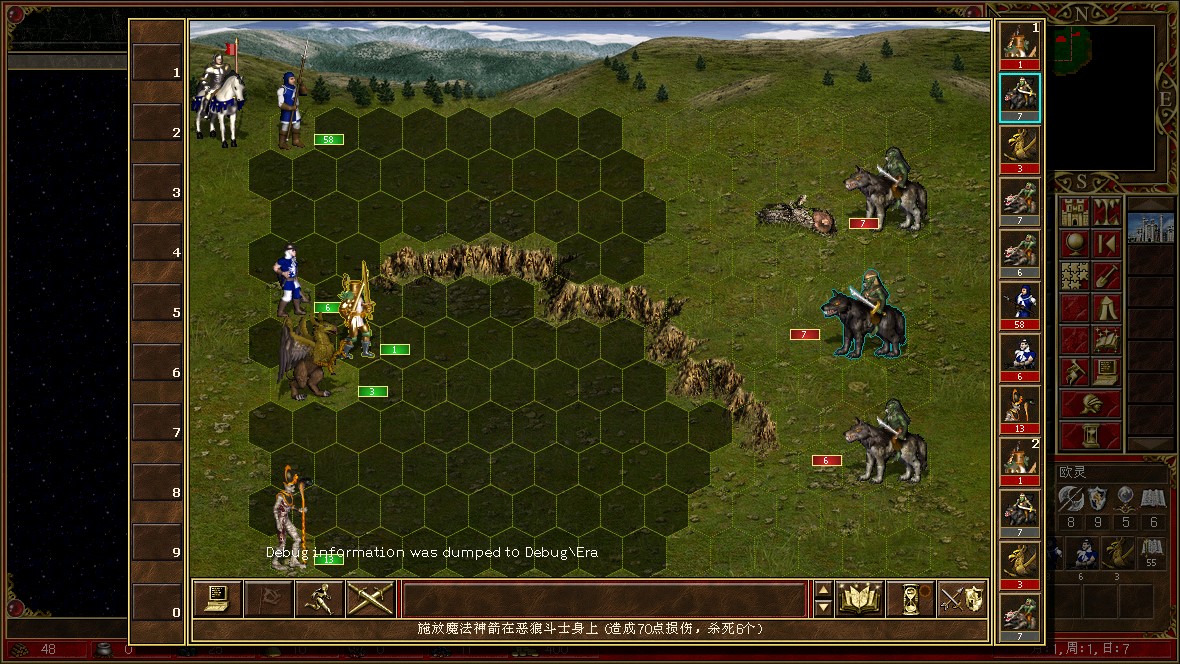Click the hourglass wait button
1180x664 pixels.
pyautogui.click(x=910, y=598)
